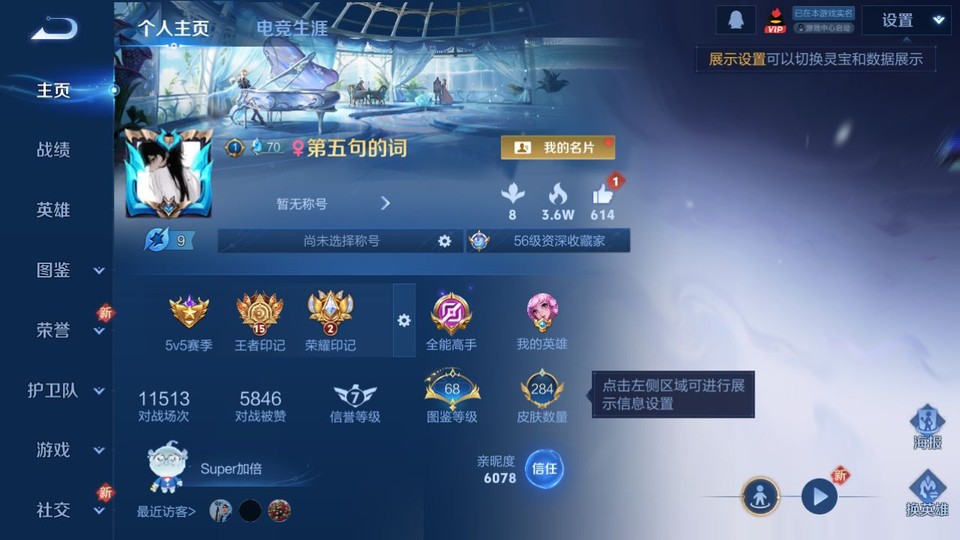Viewport: 960px width, 540px height.
Task: Open the 换英雄 hero switch button
Action: pos(926,495)
